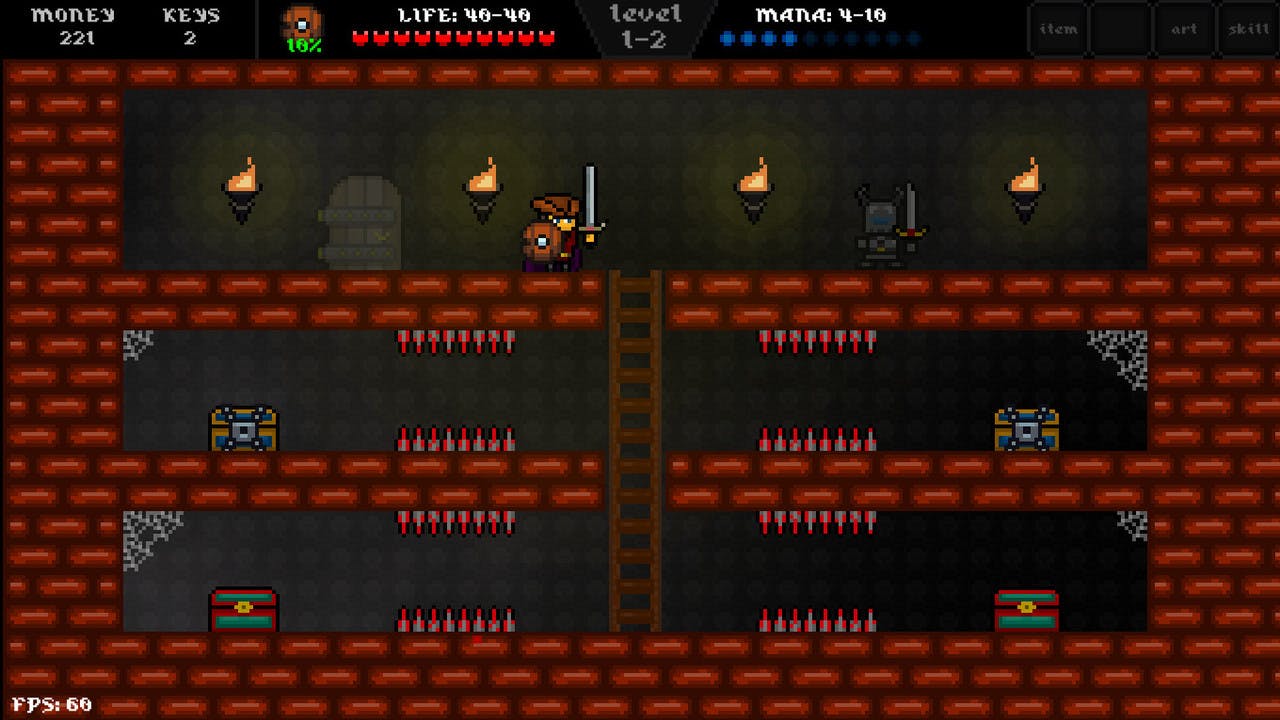Click the leftmost wall torch
1280x720 pixels.
click(x=242, y=190)
